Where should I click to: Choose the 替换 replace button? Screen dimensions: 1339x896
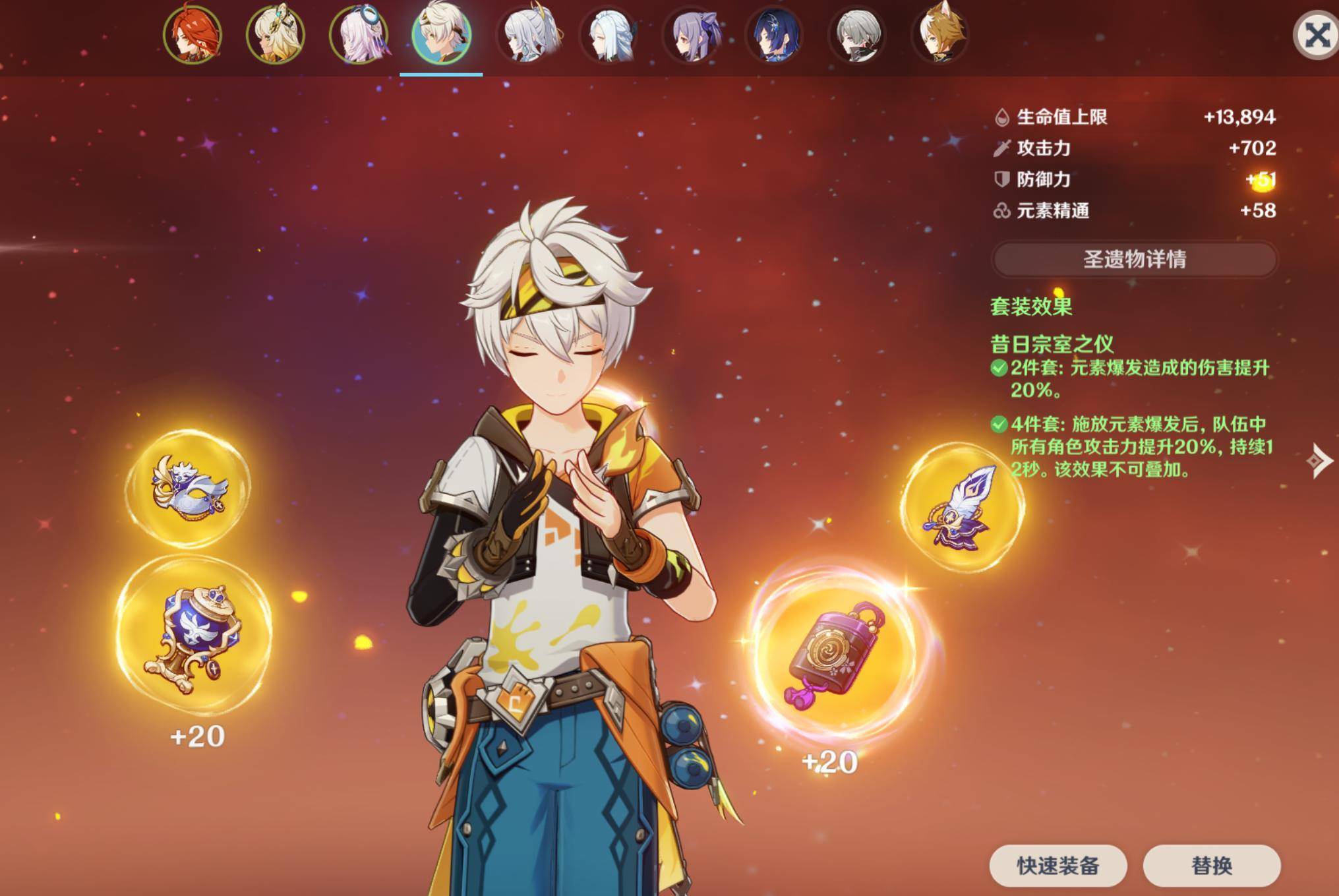tap(1211, 866)
